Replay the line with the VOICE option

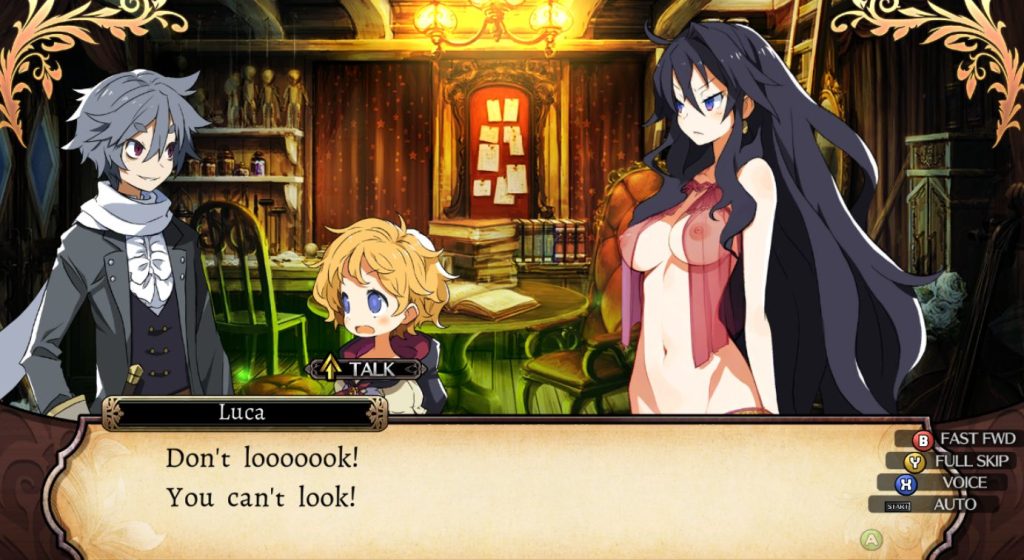tap(948, 483)
